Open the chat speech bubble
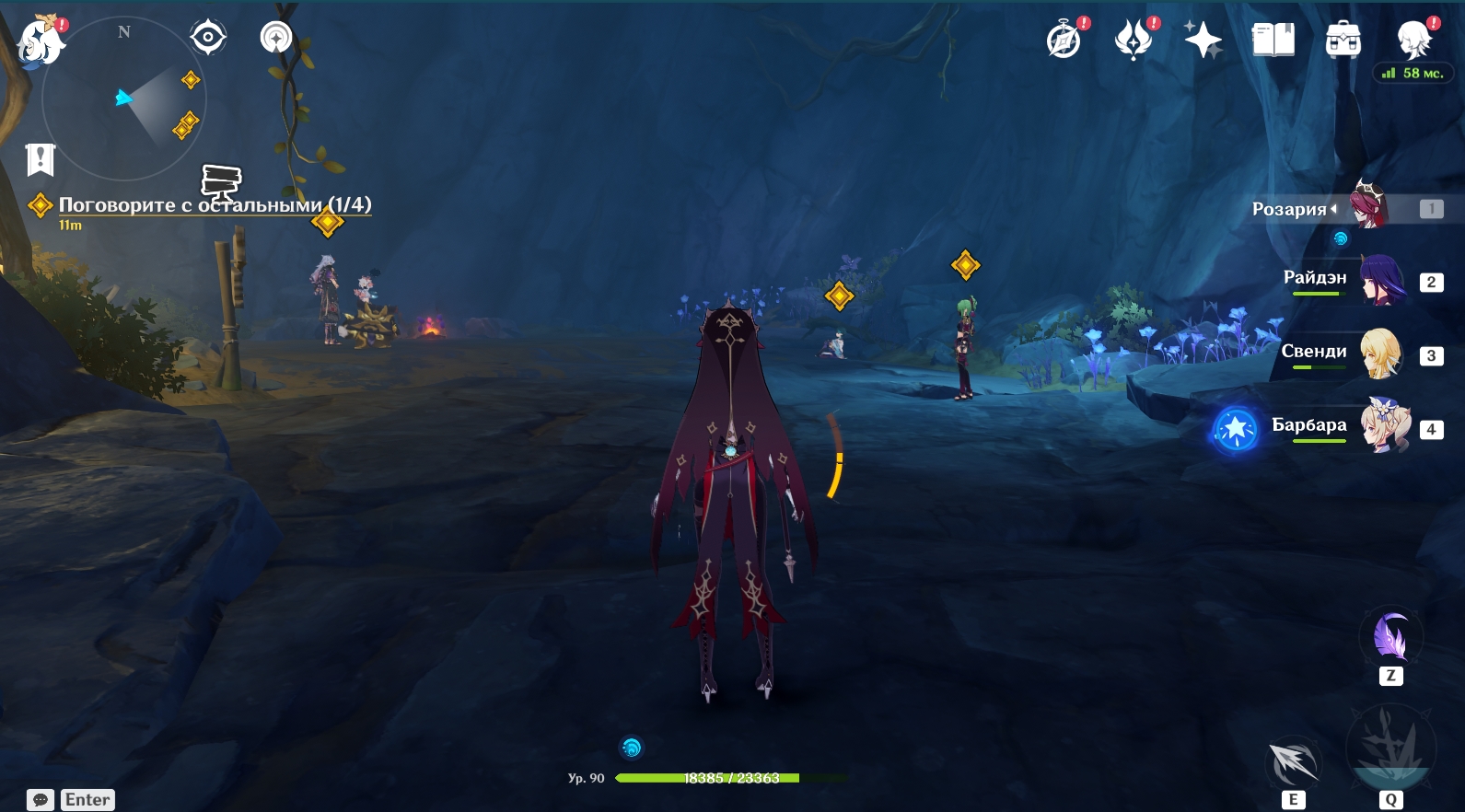The height and width of the screenshot is (812, 1465). [x=40, y=800]
